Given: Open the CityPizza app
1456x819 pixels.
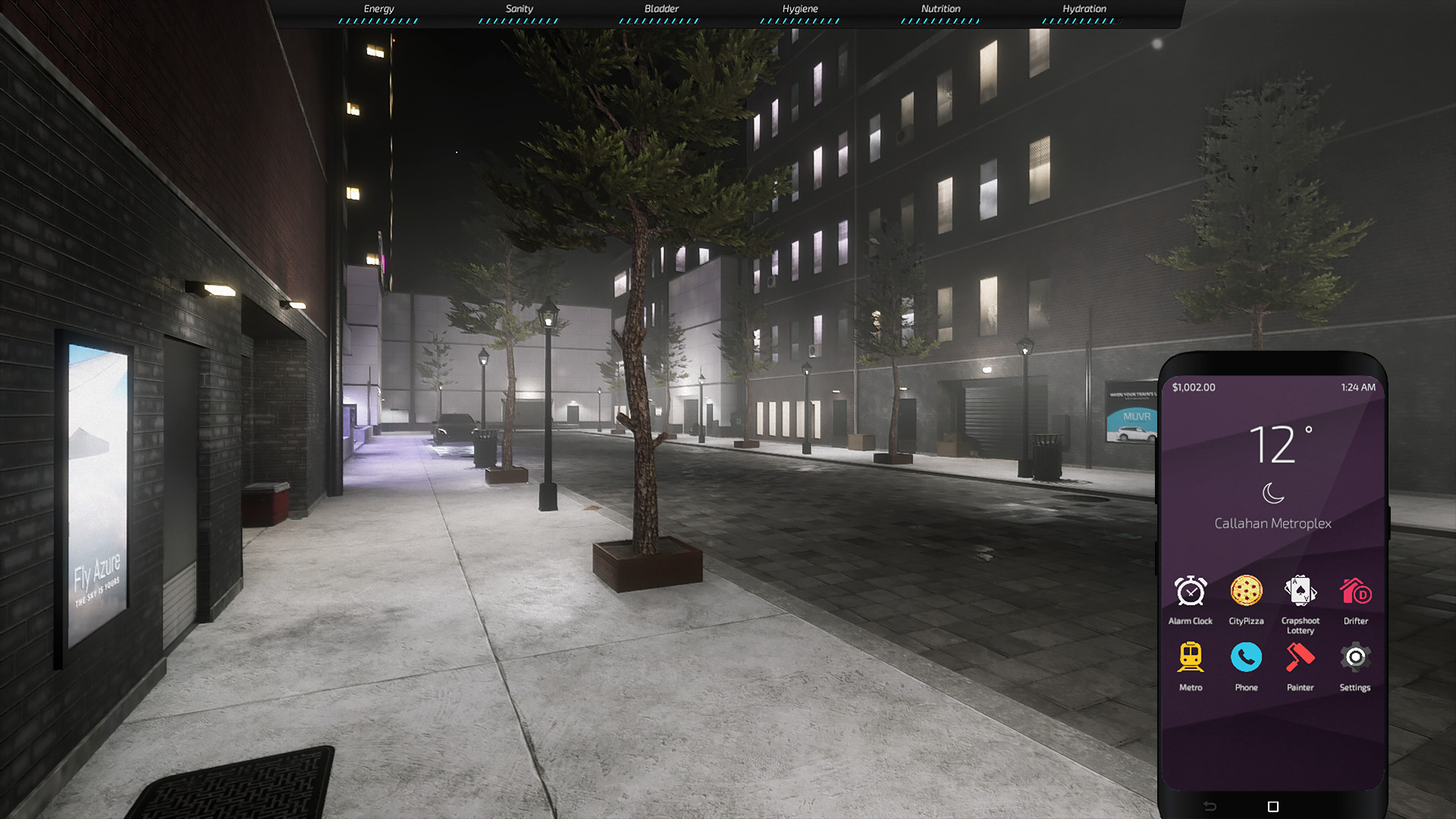Looking at the screenshot, I should pos(1246,598).
